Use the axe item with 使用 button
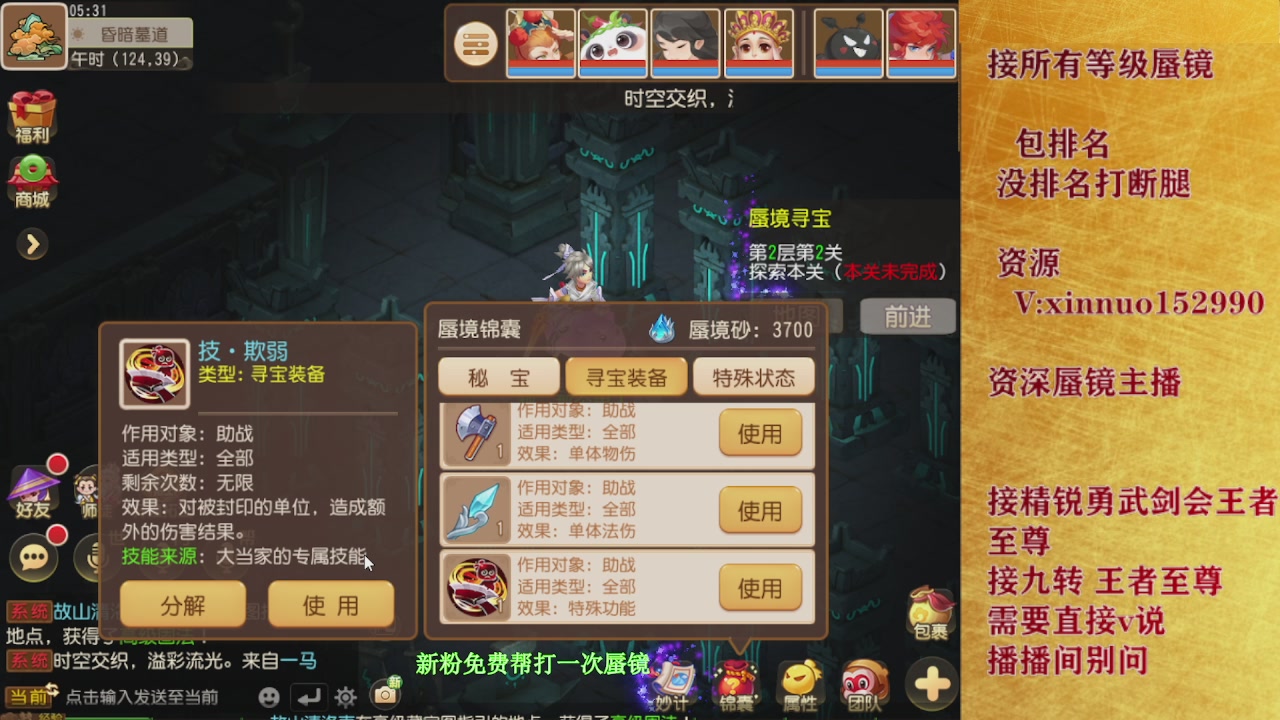1280x720 pixels. [760, 433]
